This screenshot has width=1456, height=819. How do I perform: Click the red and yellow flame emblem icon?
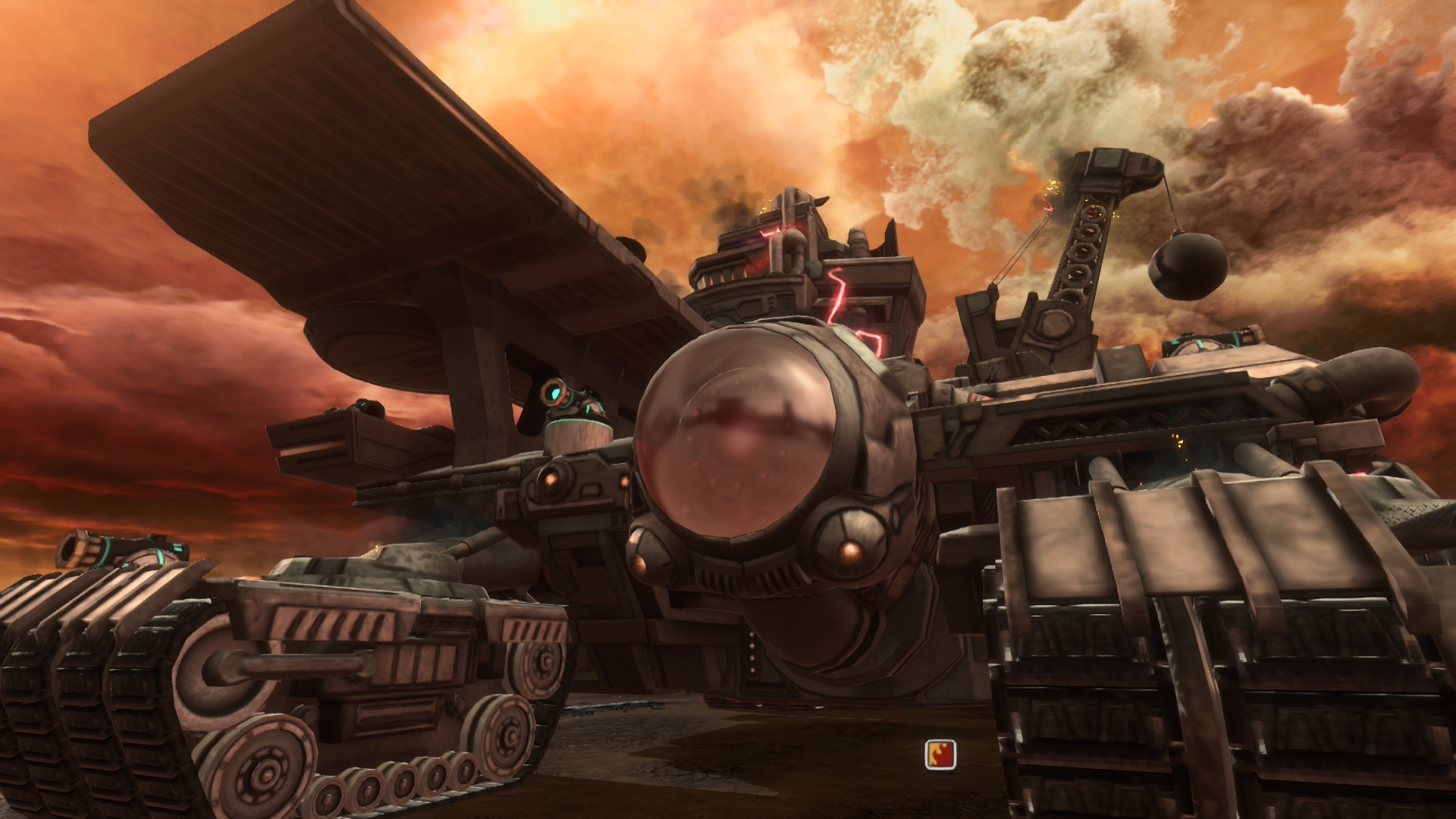pos(940,755)
